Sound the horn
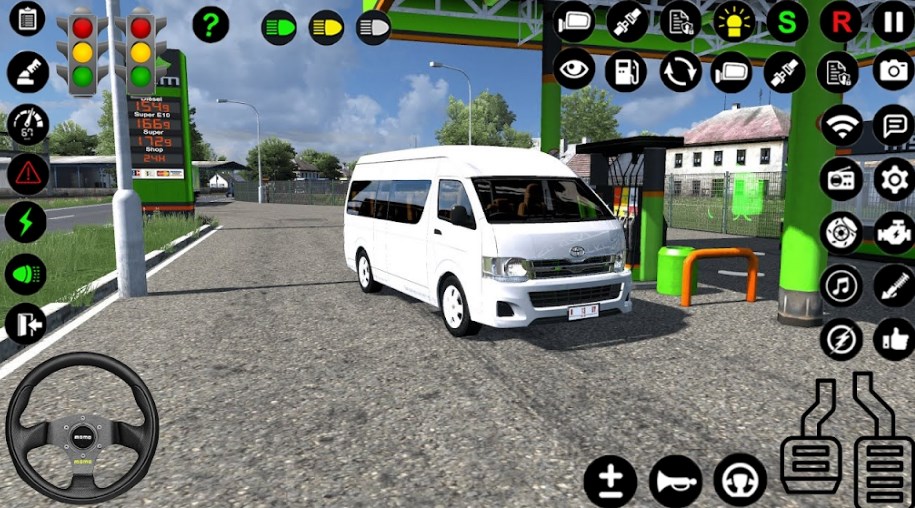The height and width of the screenshot is (508, 915). 675,481
